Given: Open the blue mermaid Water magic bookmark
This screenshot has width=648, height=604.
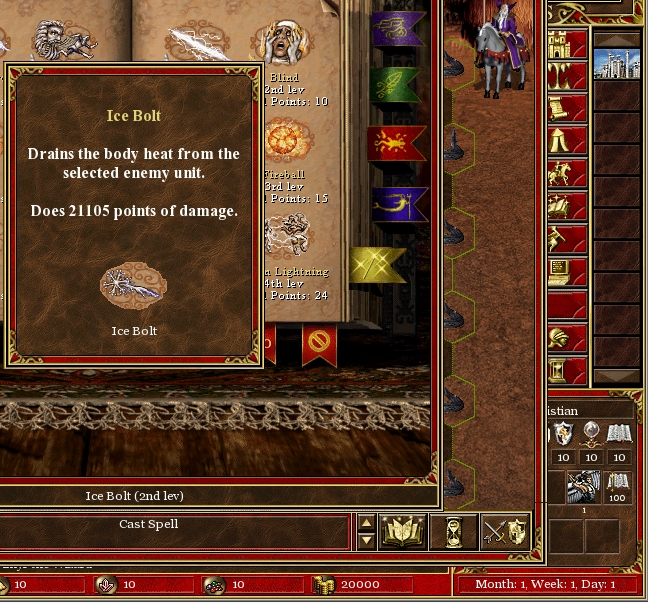Looking at the screenshot, I should (398, 205).
